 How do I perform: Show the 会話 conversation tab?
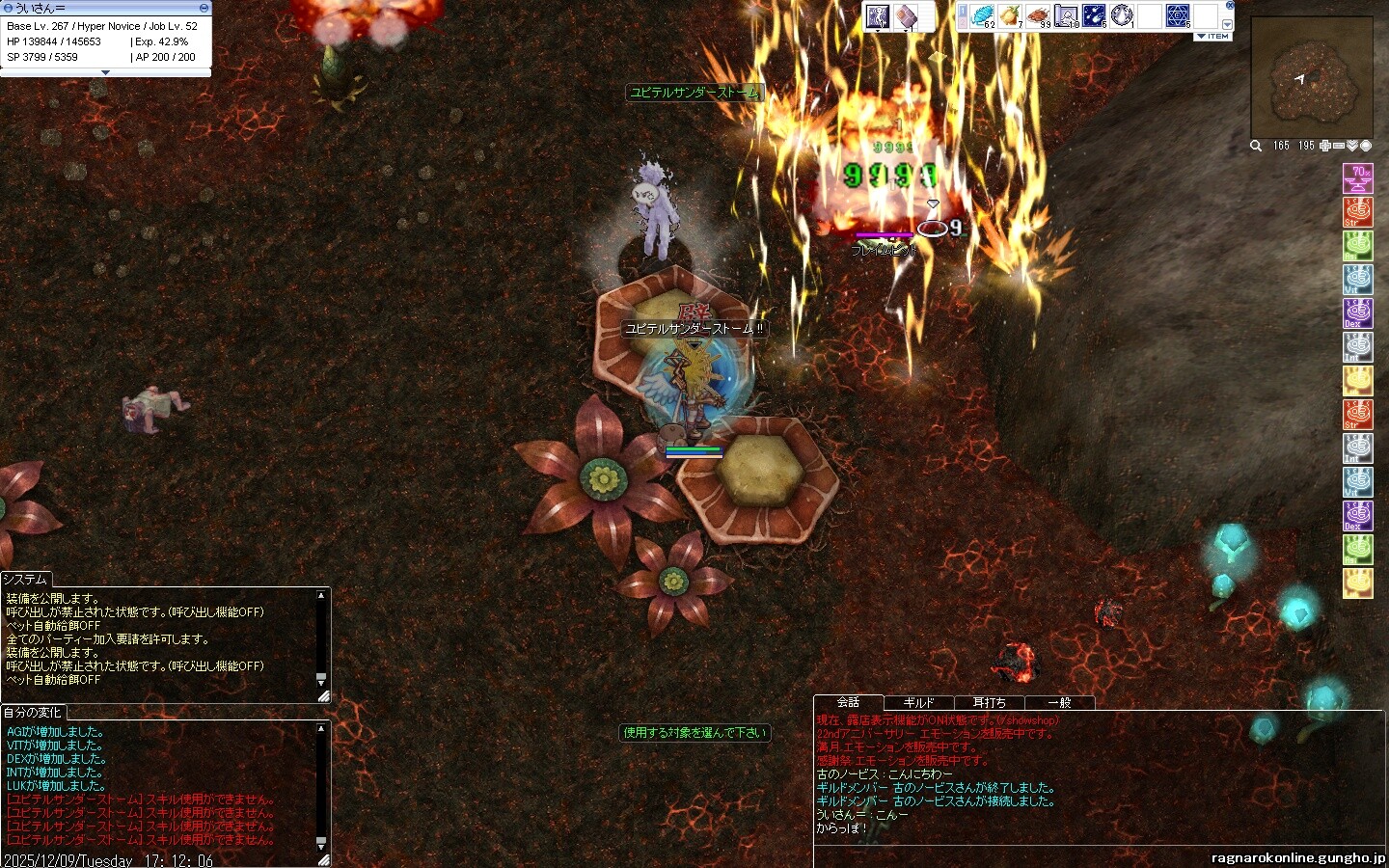click(x=848, y=702)
